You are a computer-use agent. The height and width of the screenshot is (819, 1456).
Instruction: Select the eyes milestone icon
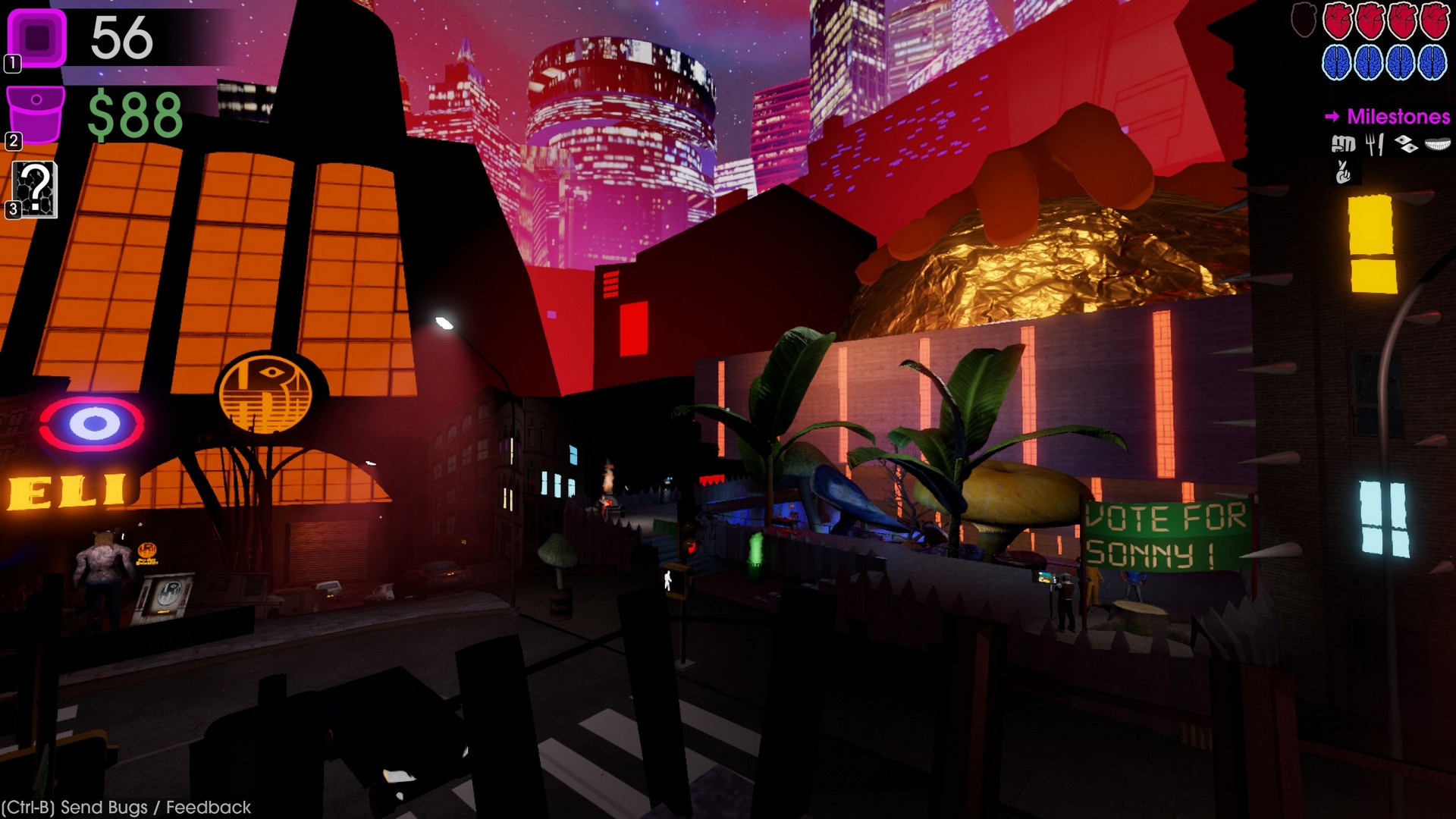[1406, 143]
